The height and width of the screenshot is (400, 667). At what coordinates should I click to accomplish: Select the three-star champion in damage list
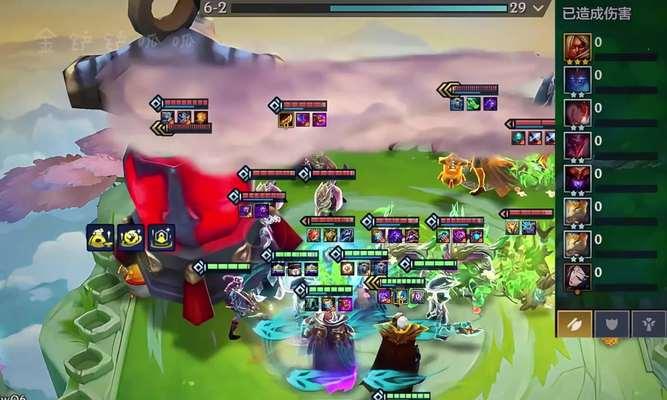tap(577, 47)
